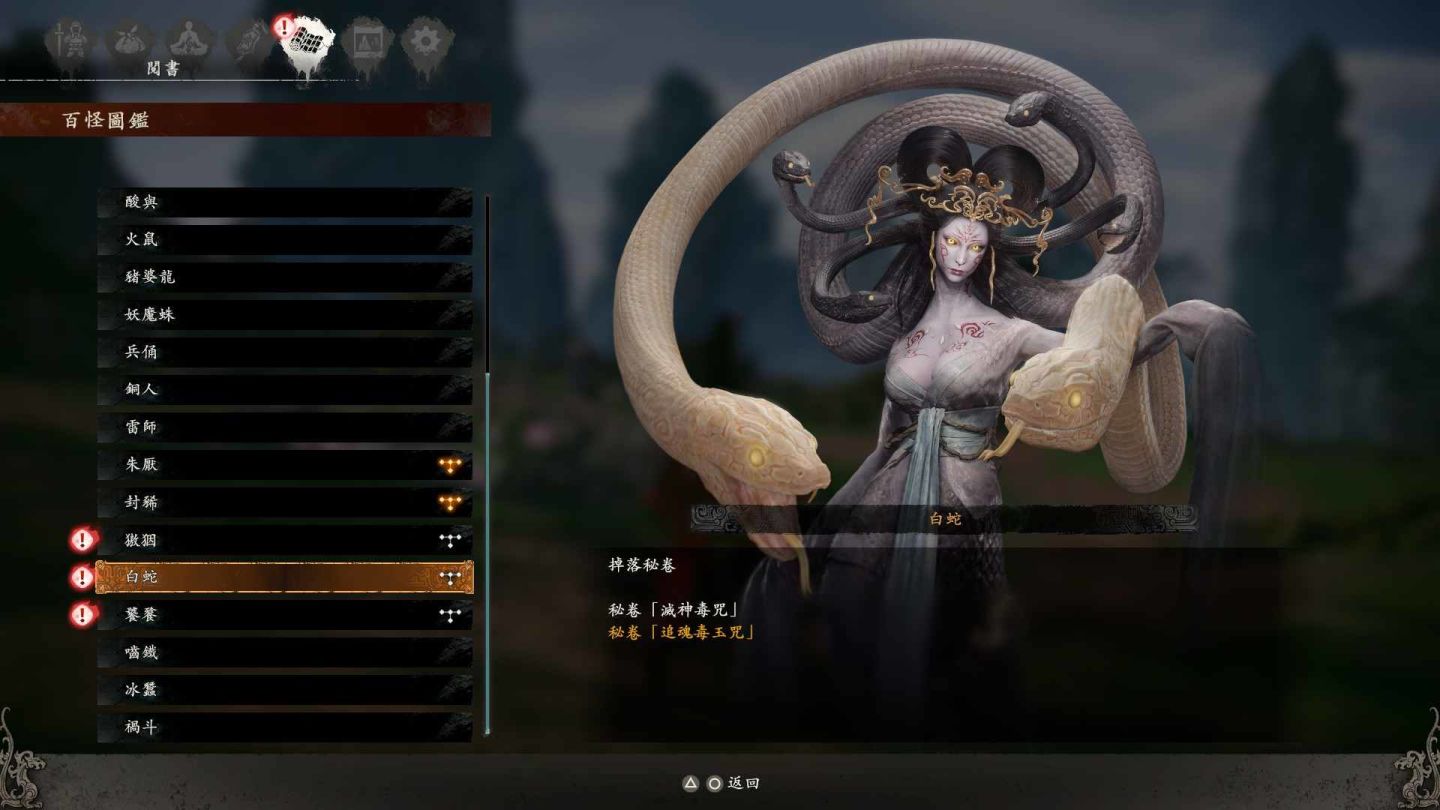Show the 兵俑 entry
The width and height of the screenshot is (1440, 810).
[284, 352]
